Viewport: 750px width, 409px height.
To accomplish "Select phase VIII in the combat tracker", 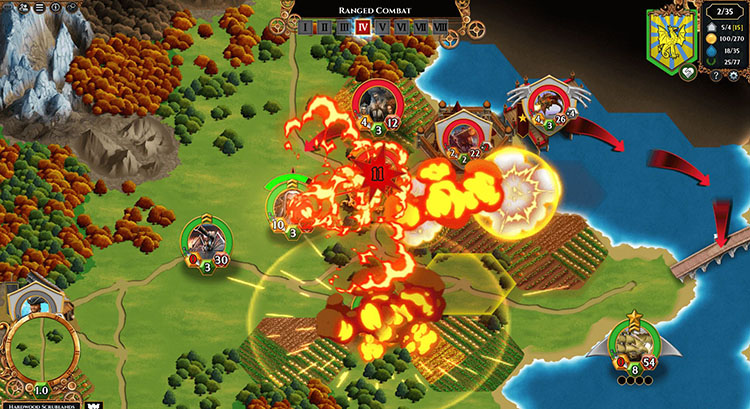I will coord(440,27).
